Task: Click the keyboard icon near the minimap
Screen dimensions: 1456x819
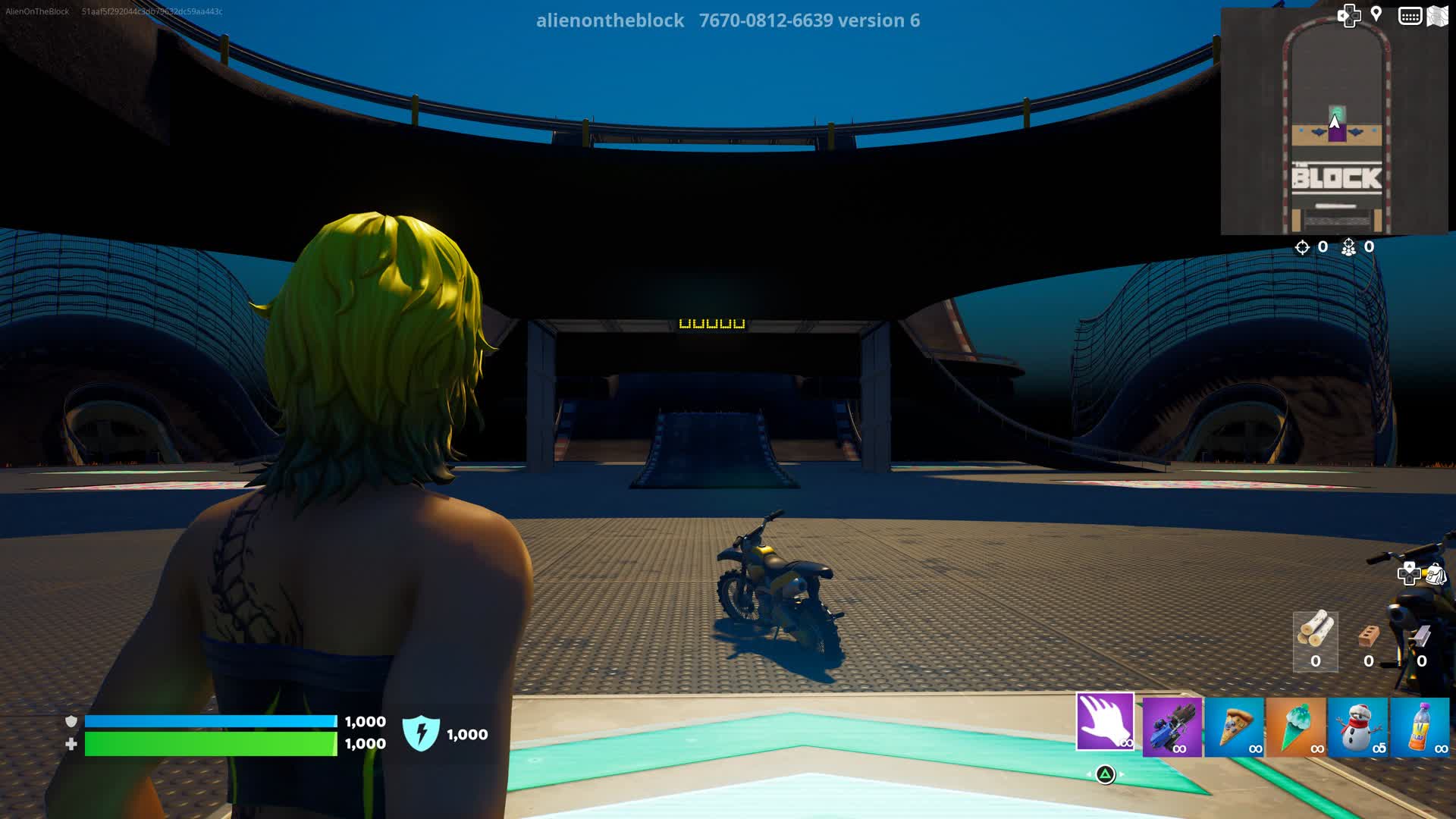Action: [1410, 14]
